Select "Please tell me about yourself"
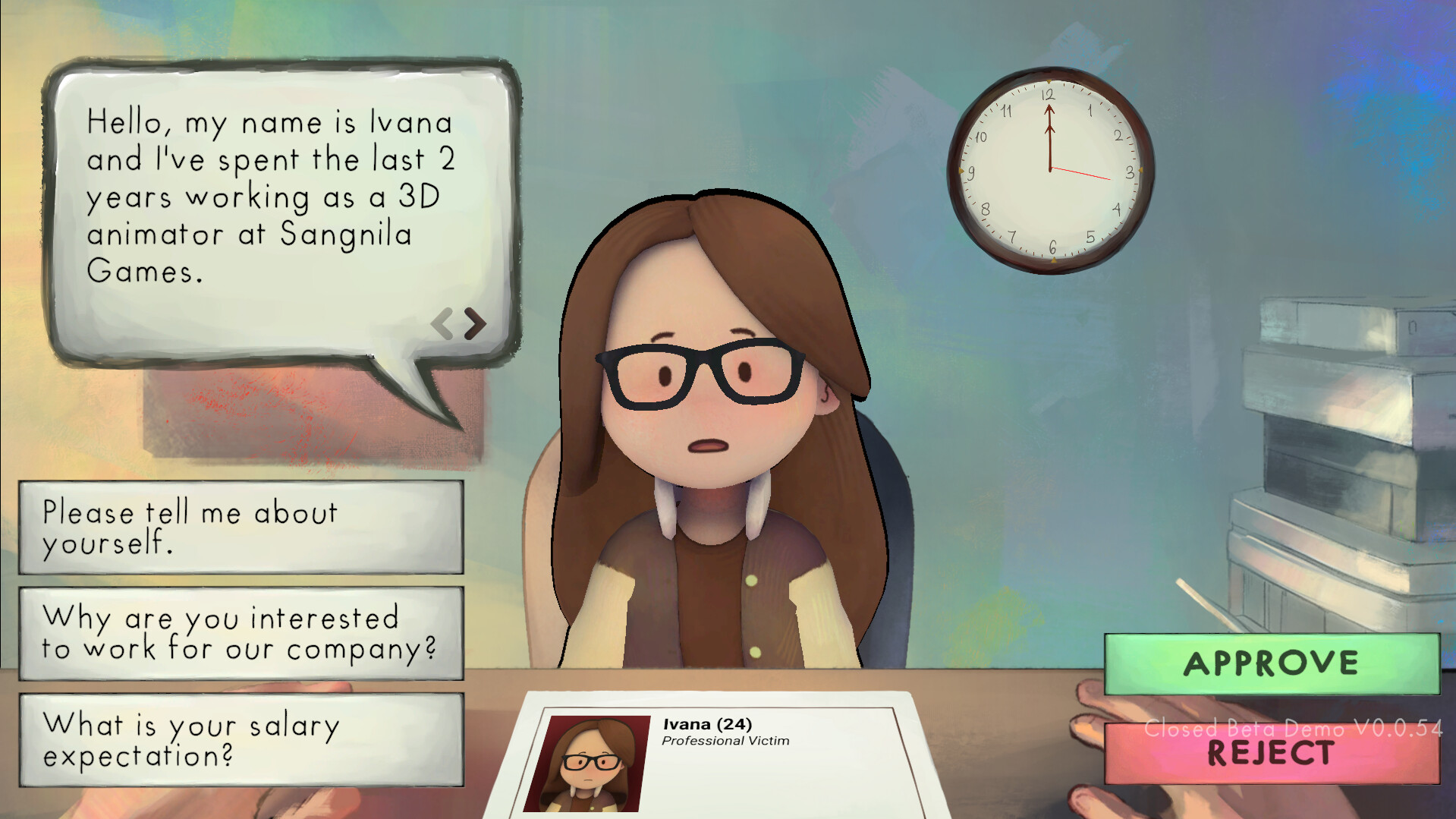This screenshot has width=1456, height=819. point(240,528)
